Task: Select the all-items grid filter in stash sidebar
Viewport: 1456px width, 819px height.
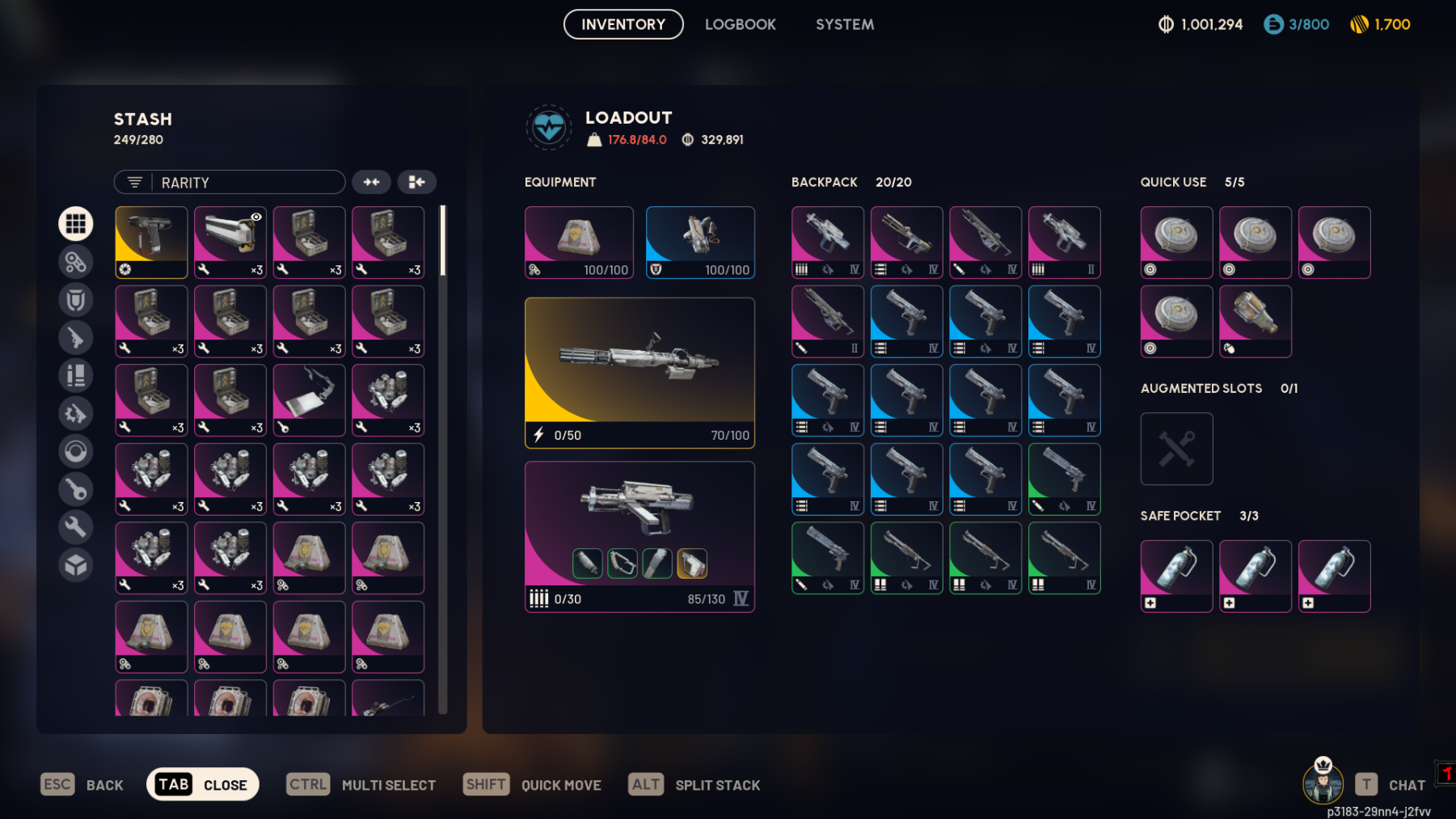Action: [76, 224]
